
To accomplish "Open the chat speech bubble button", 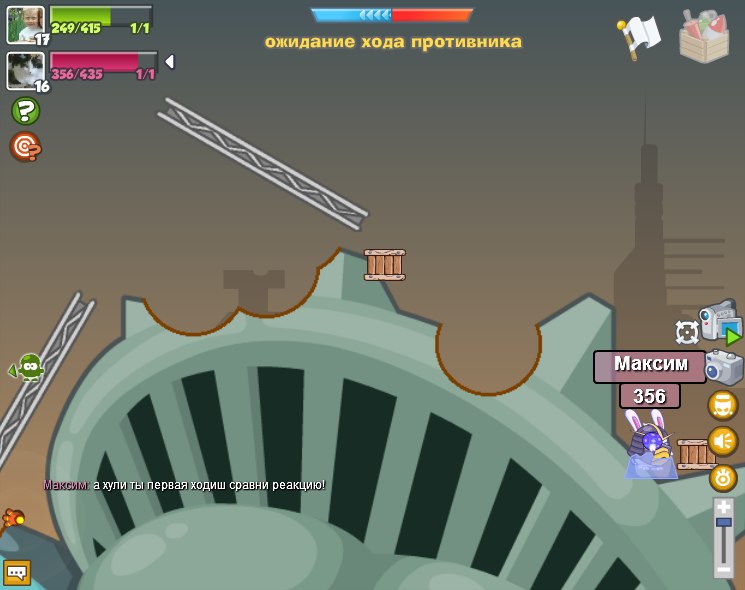I will (x=17, y=572).
